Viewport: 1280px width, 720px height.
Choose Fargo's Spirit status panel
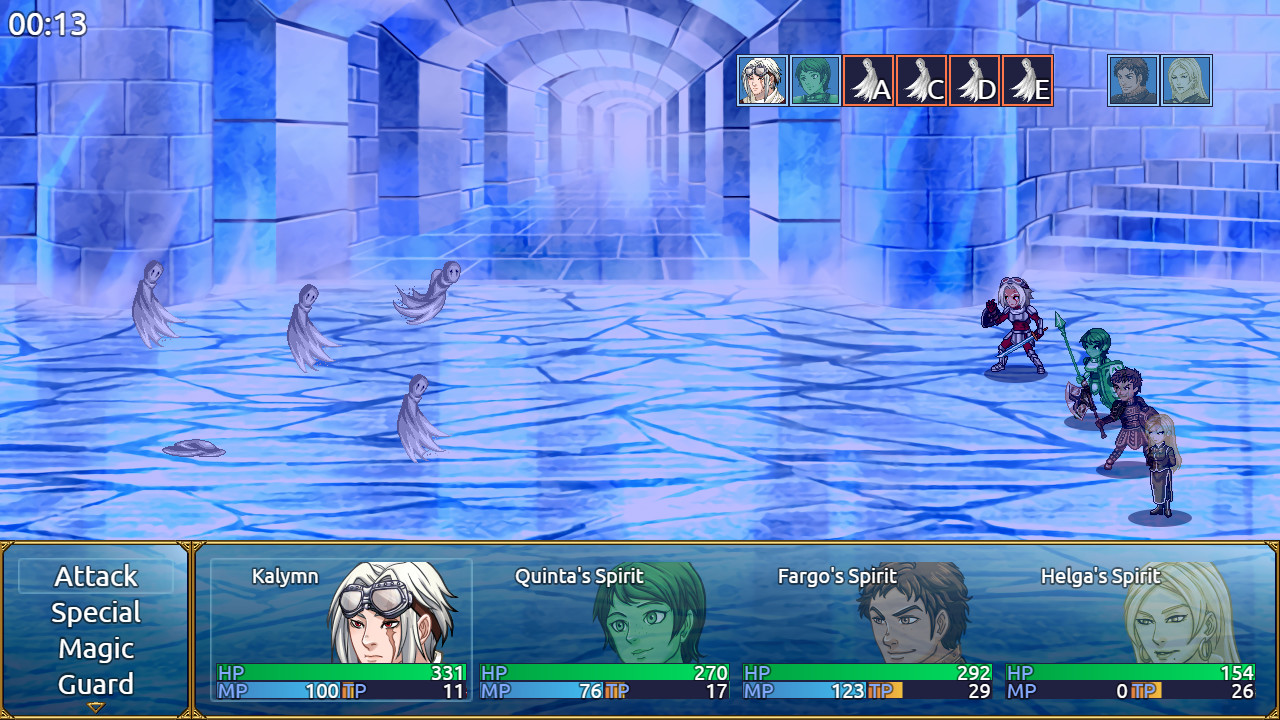(x=867, y=630)
